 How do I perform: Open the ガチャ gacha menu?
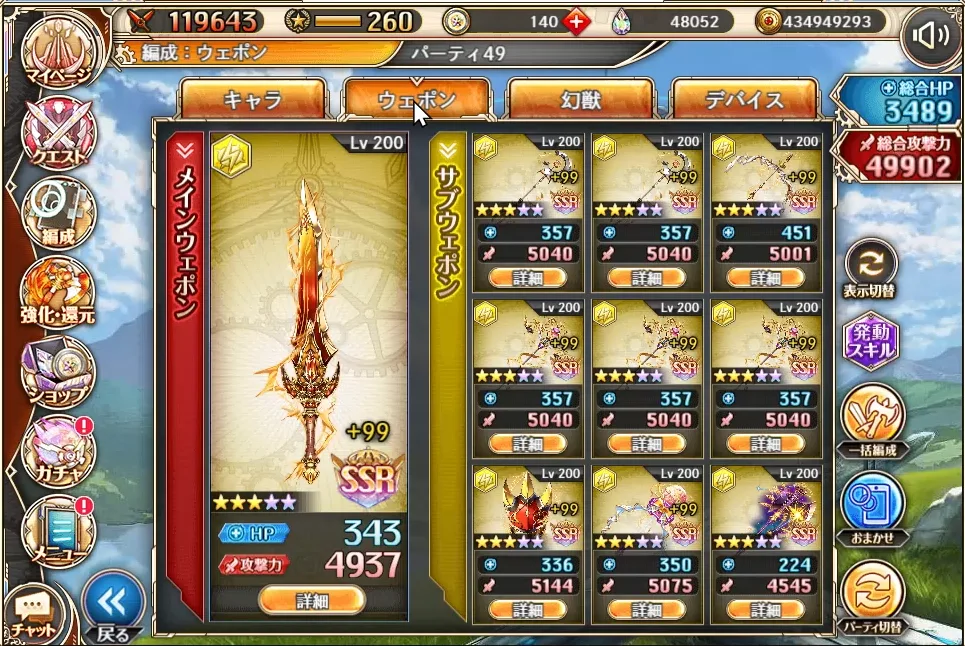point(59,448)
